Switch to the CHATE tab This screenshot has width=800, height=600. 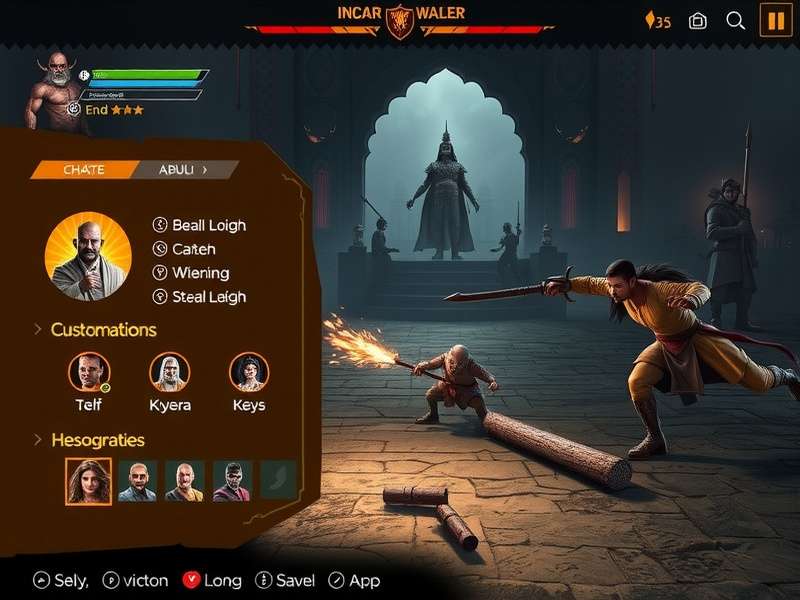click(x=83, y=170)
